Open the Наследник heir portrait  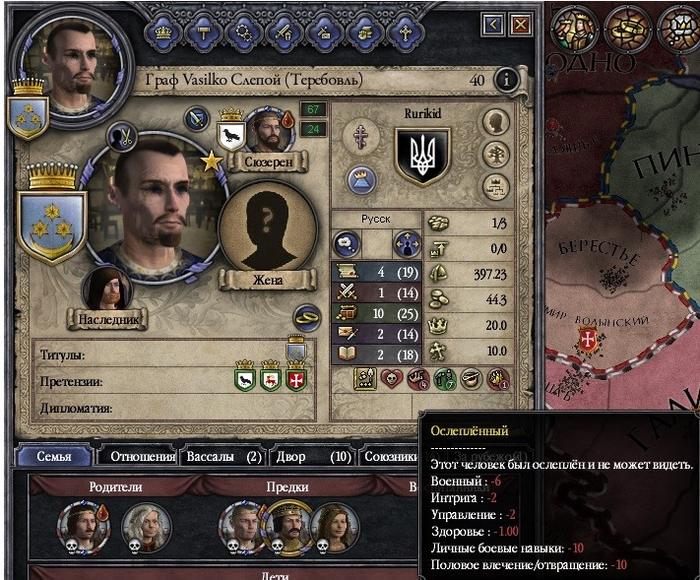[108, 289]
